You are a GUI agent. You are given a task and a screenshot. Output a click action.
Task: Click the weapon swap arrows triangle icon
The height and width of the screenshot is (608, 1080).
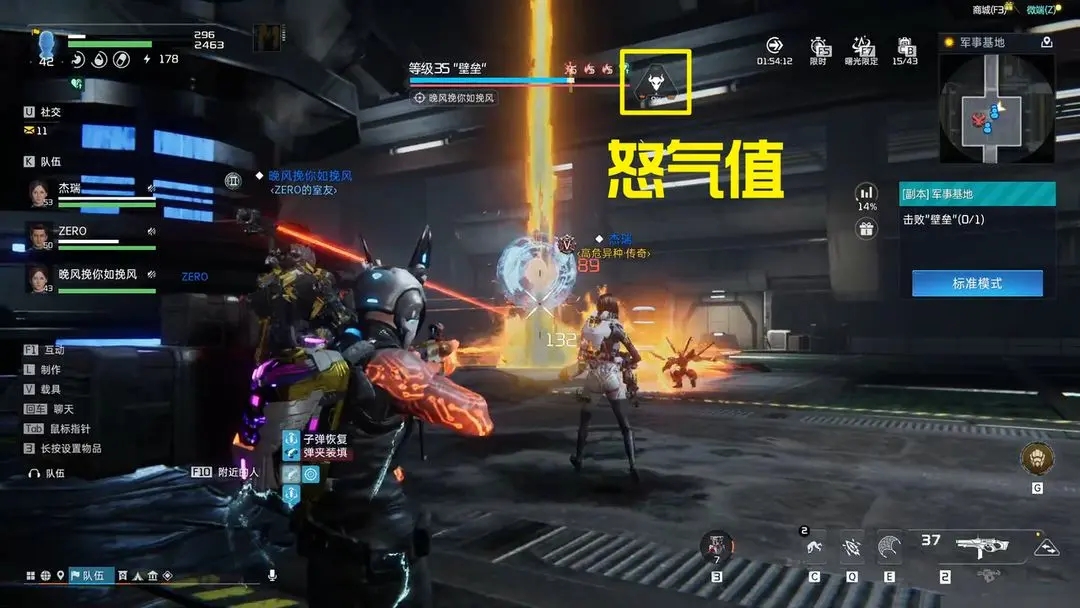tap(1046, 548)
